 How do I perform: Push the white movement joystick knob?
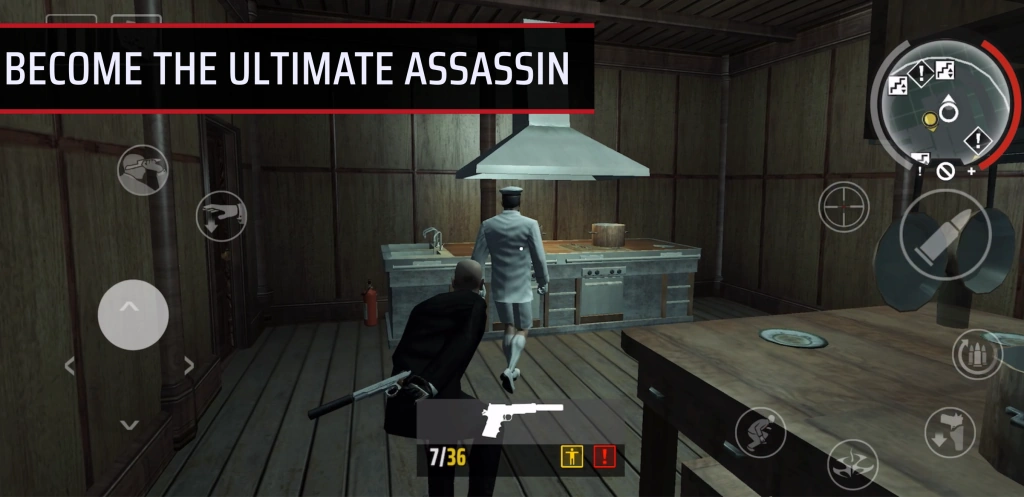coord(133,314)
